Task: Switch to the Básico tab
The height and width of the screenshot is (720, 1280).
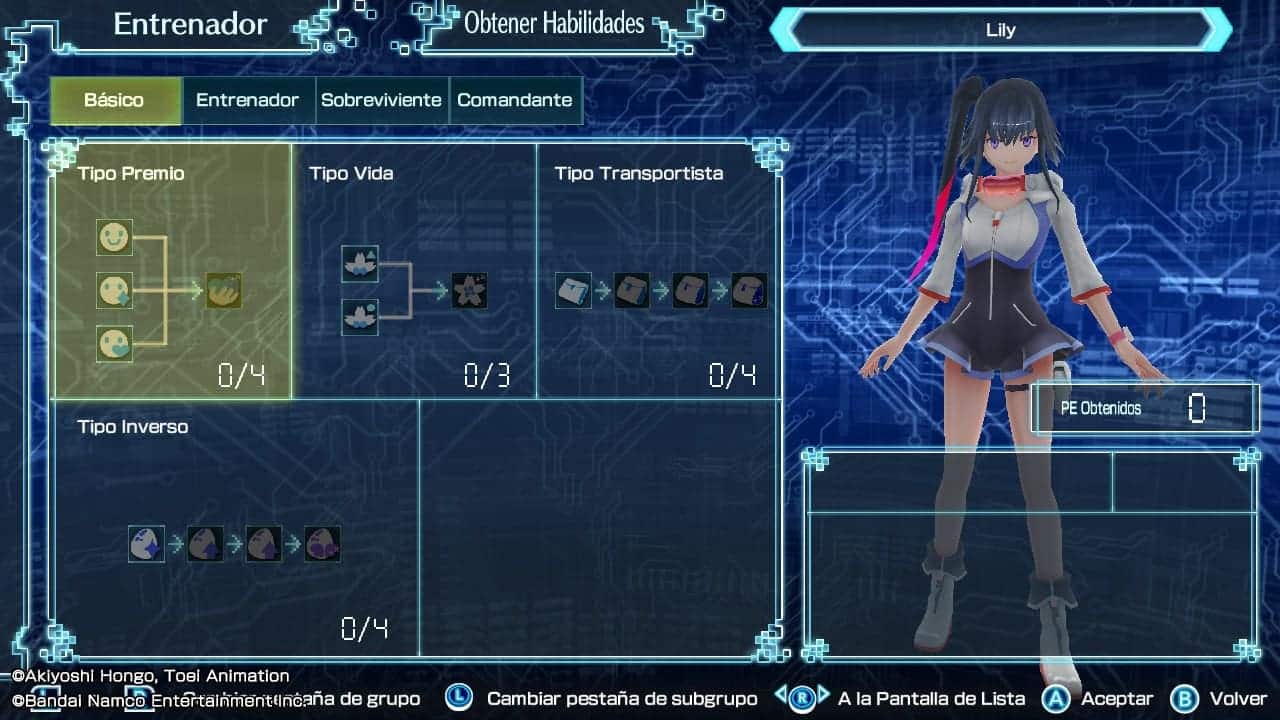Action: [115, 100]
